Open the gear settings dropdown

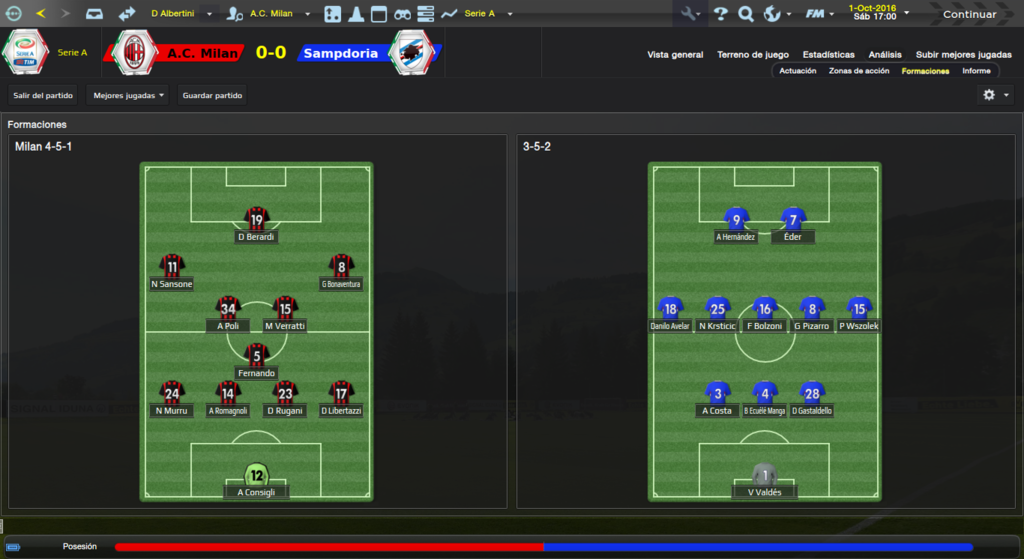[995, 95]
